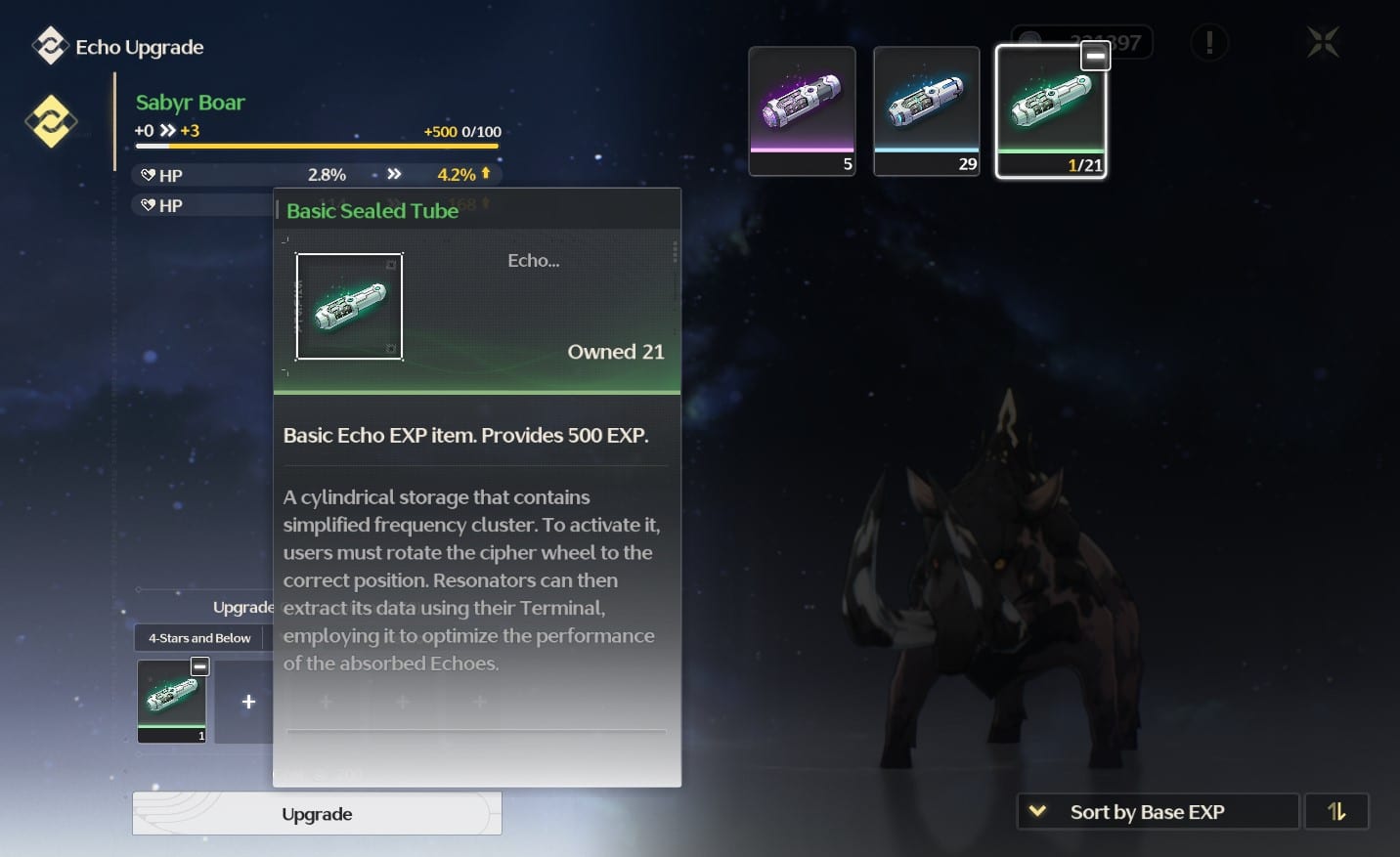Select the yellow Echo upgrade tab icon
Viewport: 1400px width, 857px height.
click(x=51, y=121)
